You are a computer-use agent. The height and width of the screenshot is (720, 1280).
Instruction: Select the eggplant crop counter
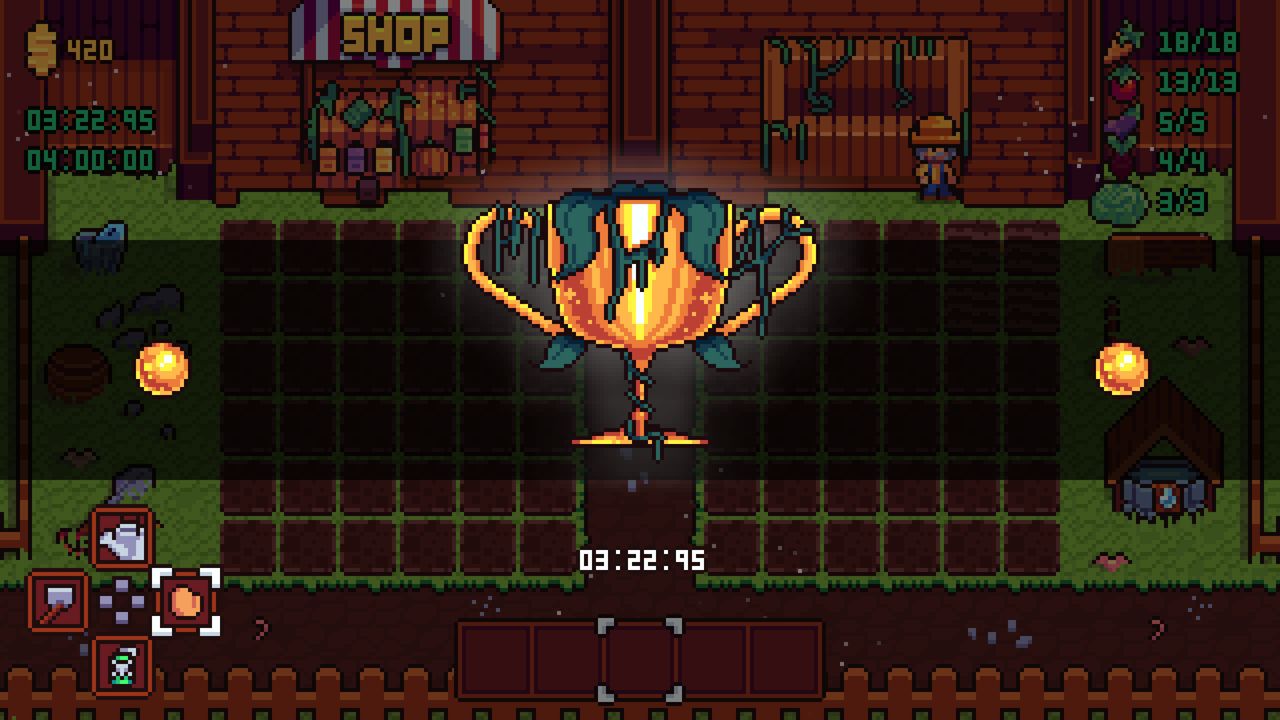[x=1121, y=124]
